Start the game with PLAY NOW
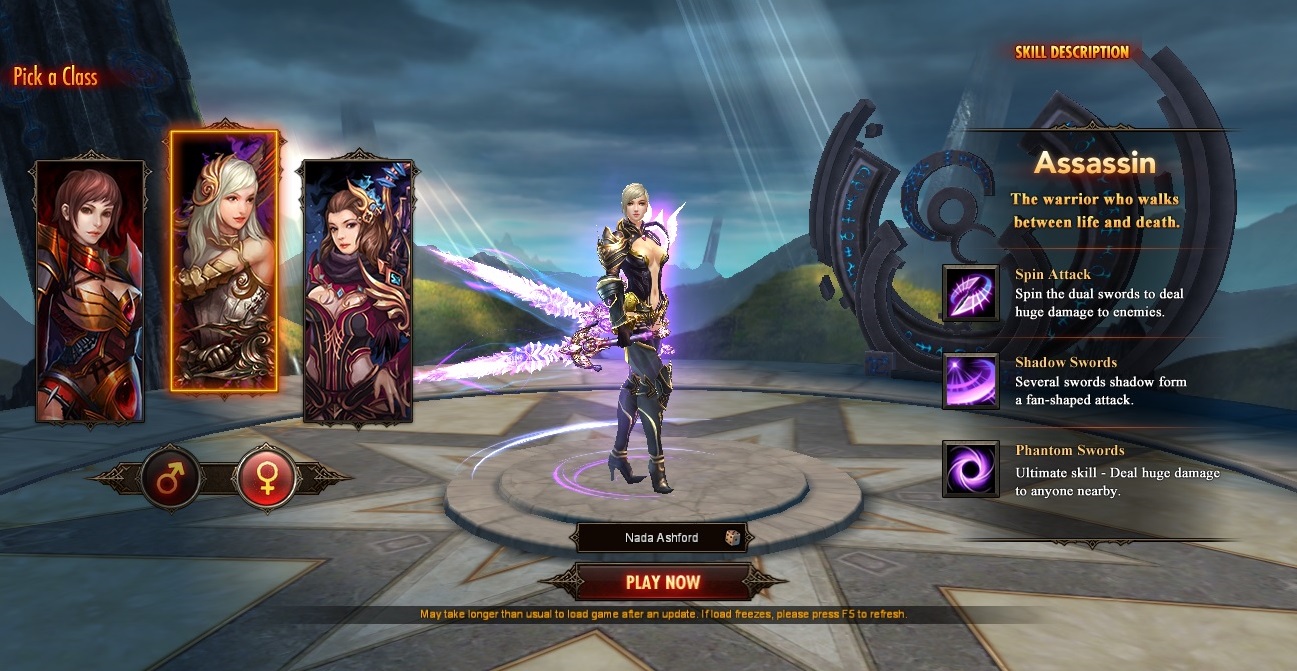Screen dimensions: 1297x671 pos(663,582)
